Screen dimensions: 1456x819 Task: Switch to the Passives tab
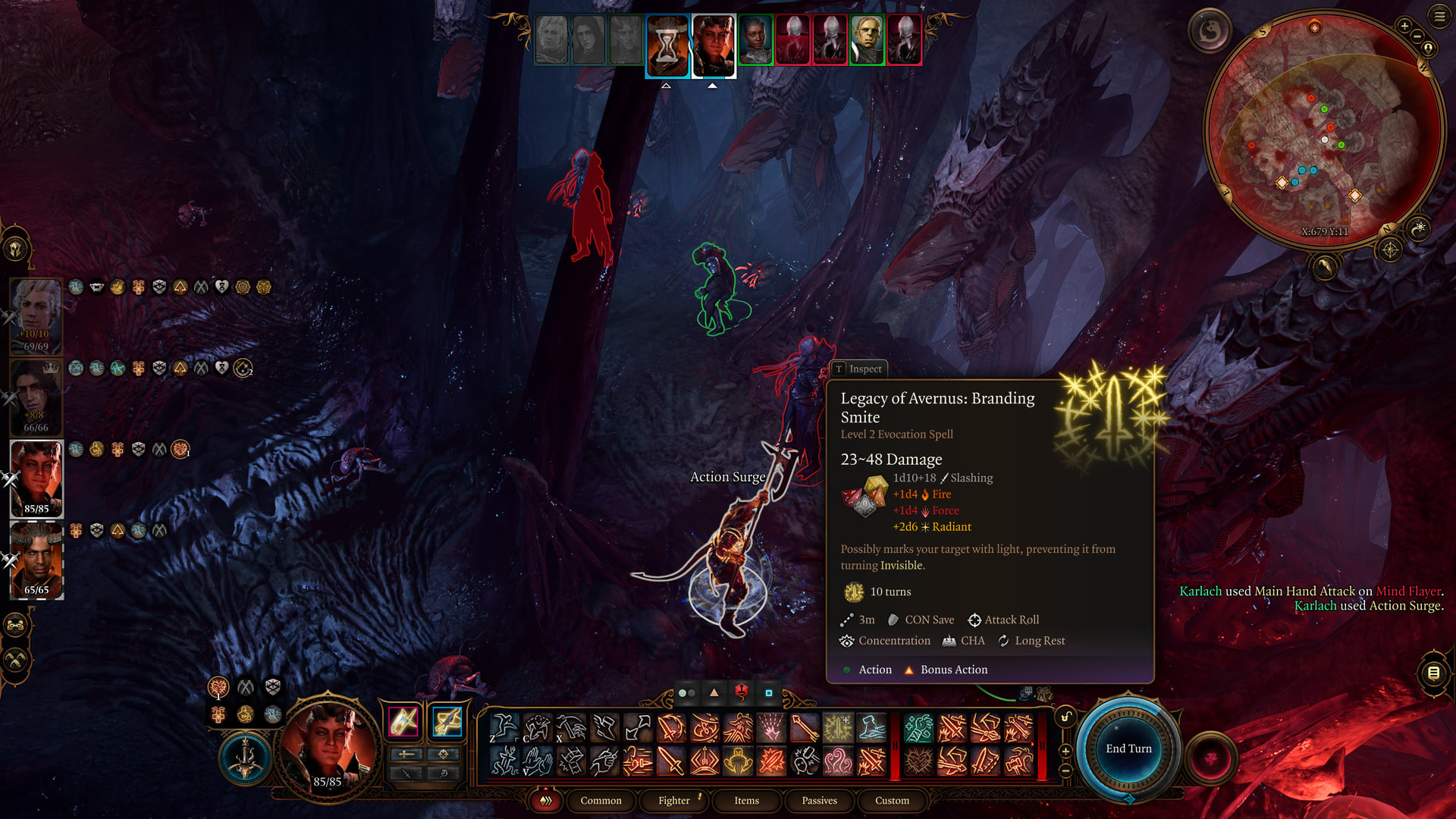point(819,800)
